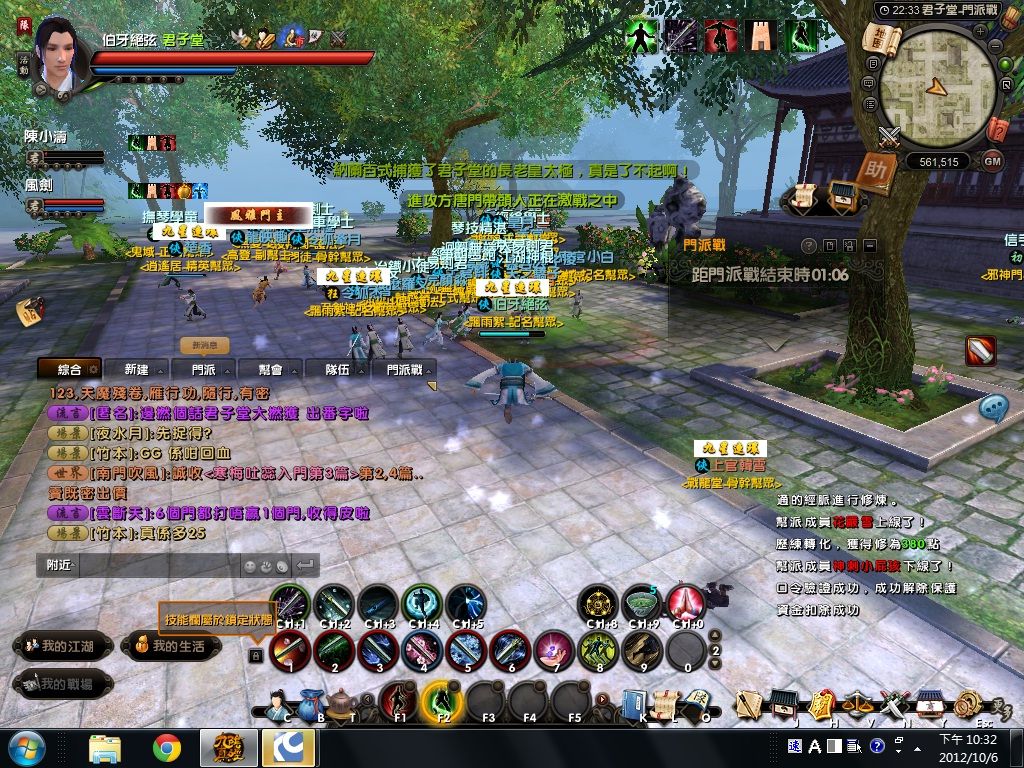Contact support via the GM button
This screenshot has width=1024, height=768.
click(992, 160)
